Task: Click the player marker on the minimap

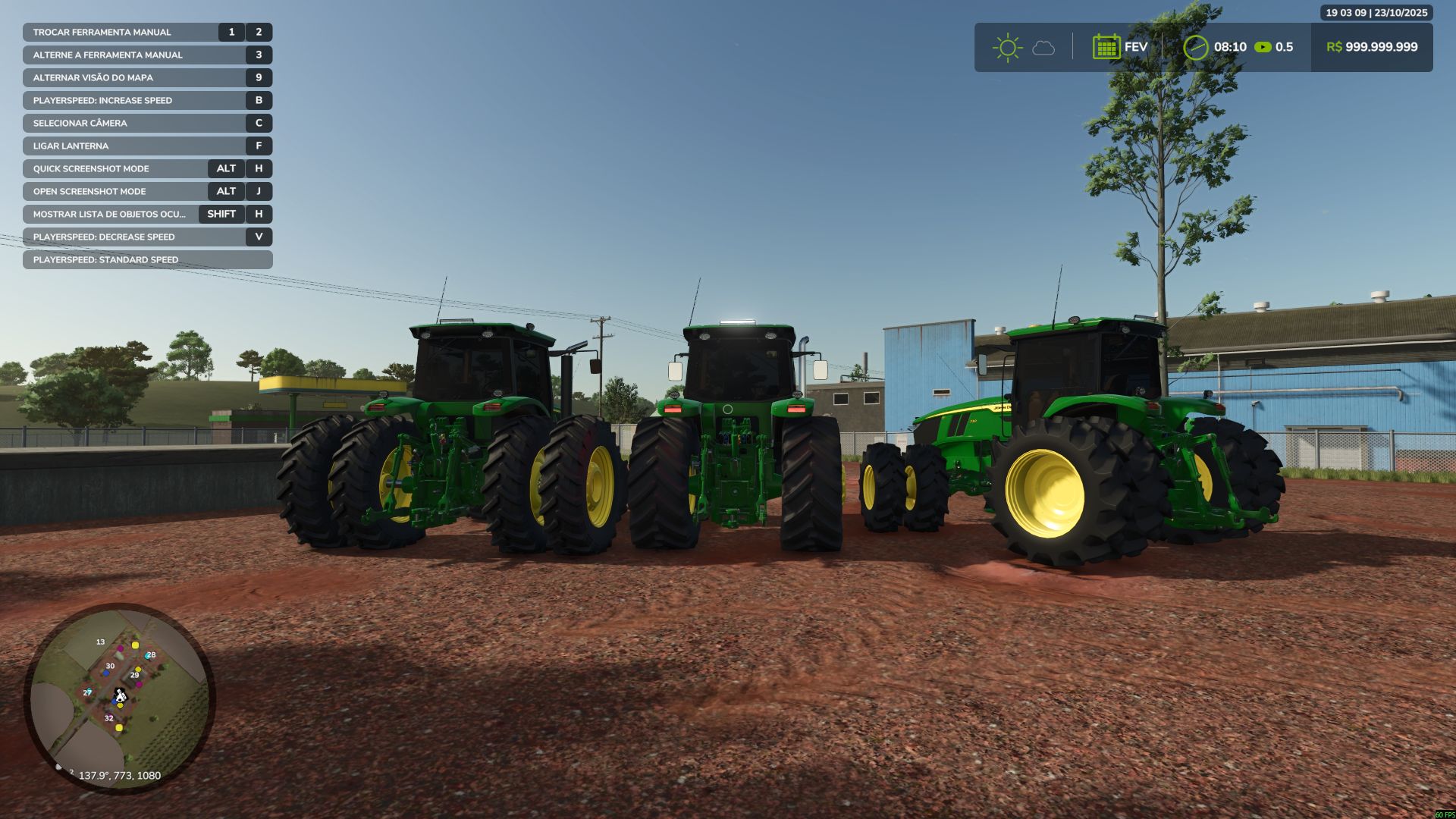Action: [121, 696]
